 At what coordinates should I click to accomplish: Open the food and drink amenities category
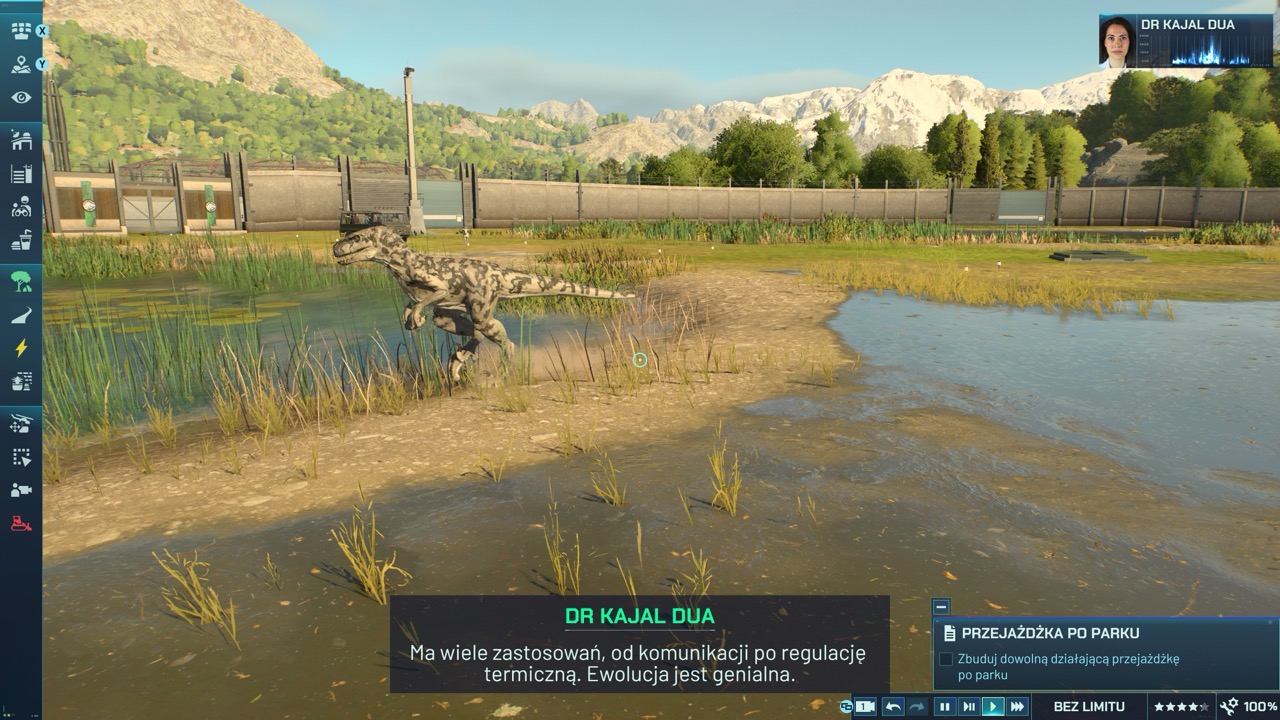tap(21, 241)
